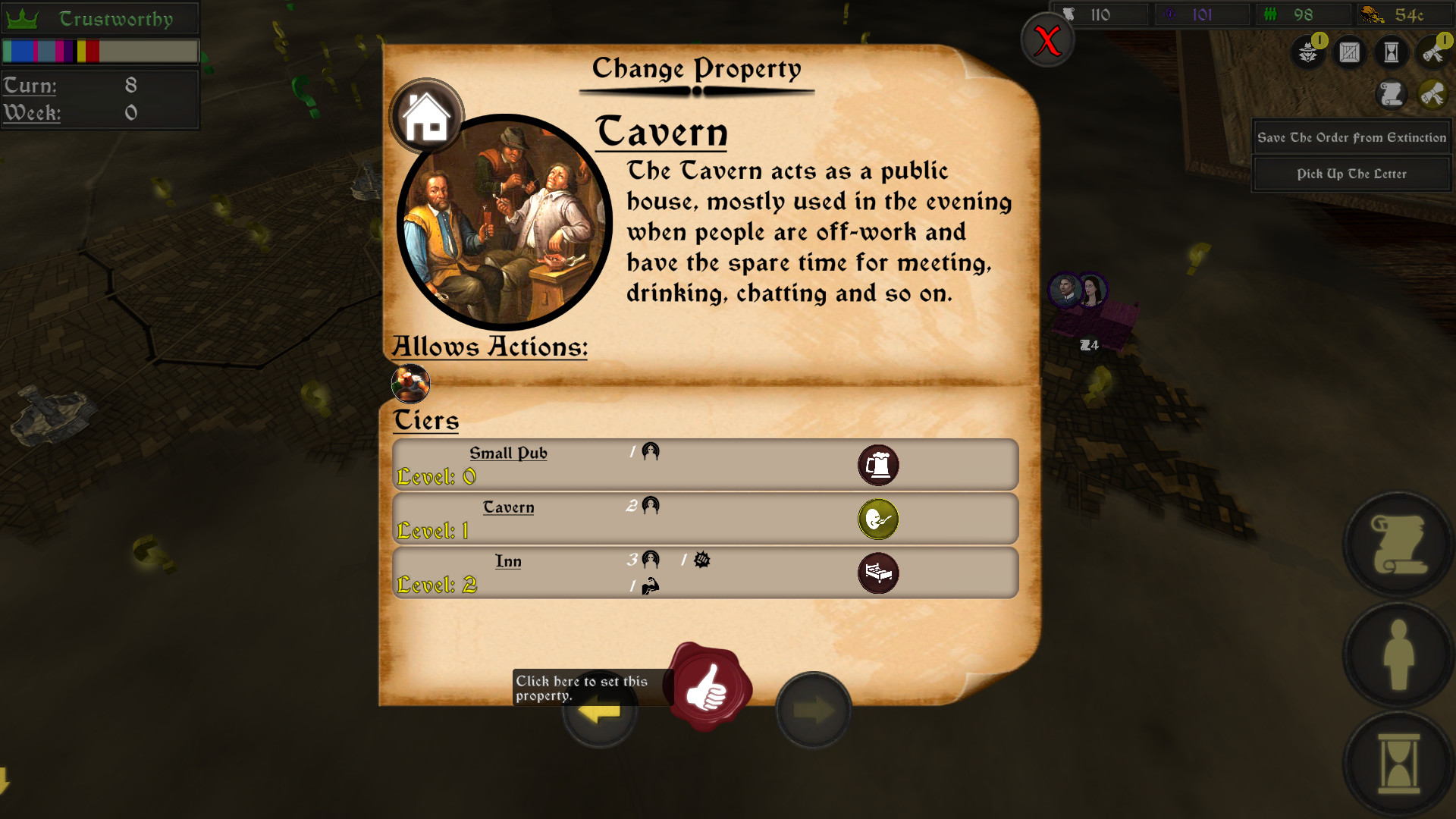Click the left arrow to view previous property
The width and height of the screenshot is (1456, 819).
click(x=599, y=711)
